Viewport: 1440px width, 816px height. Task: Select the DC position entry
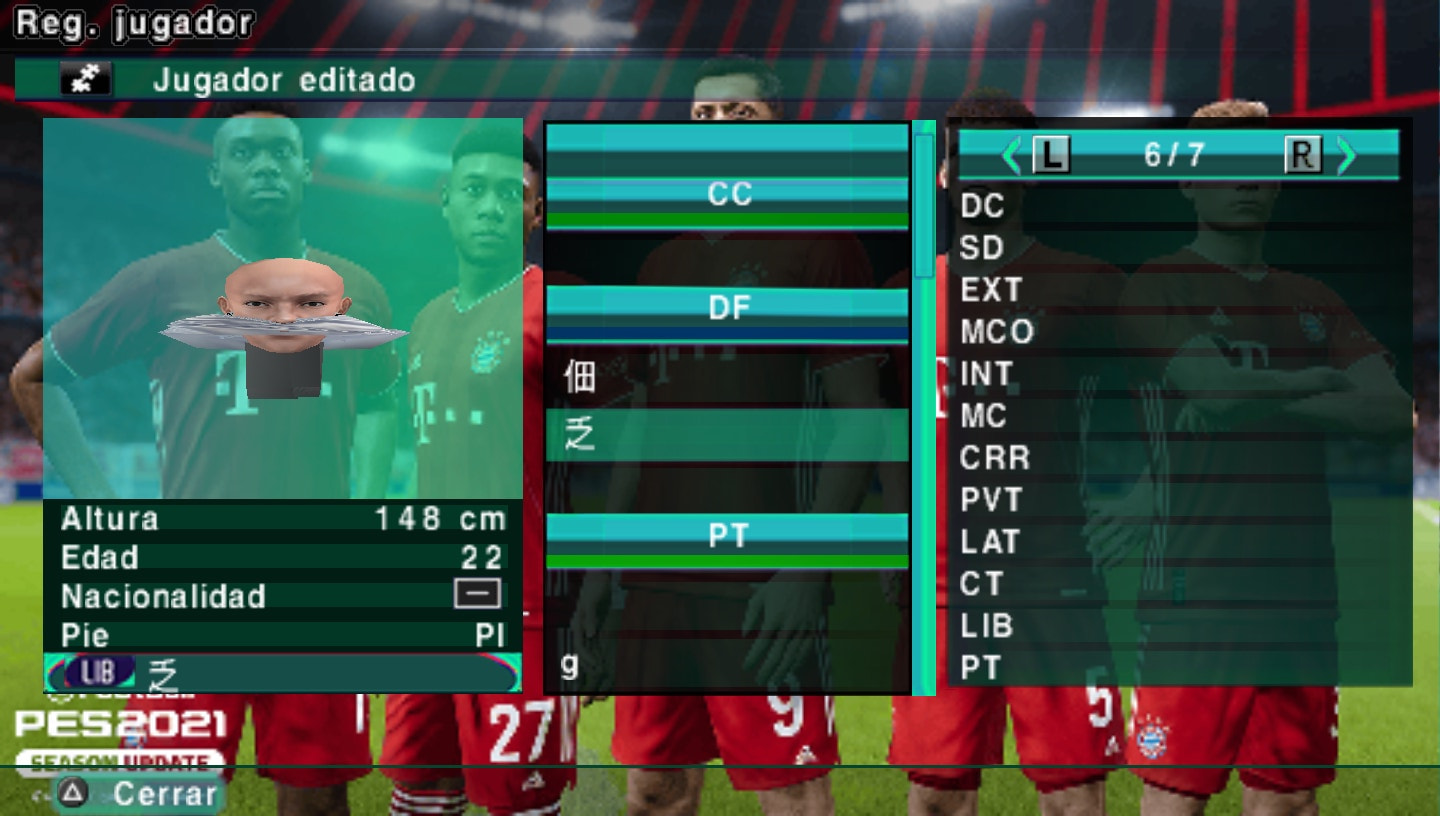(985, 206)
